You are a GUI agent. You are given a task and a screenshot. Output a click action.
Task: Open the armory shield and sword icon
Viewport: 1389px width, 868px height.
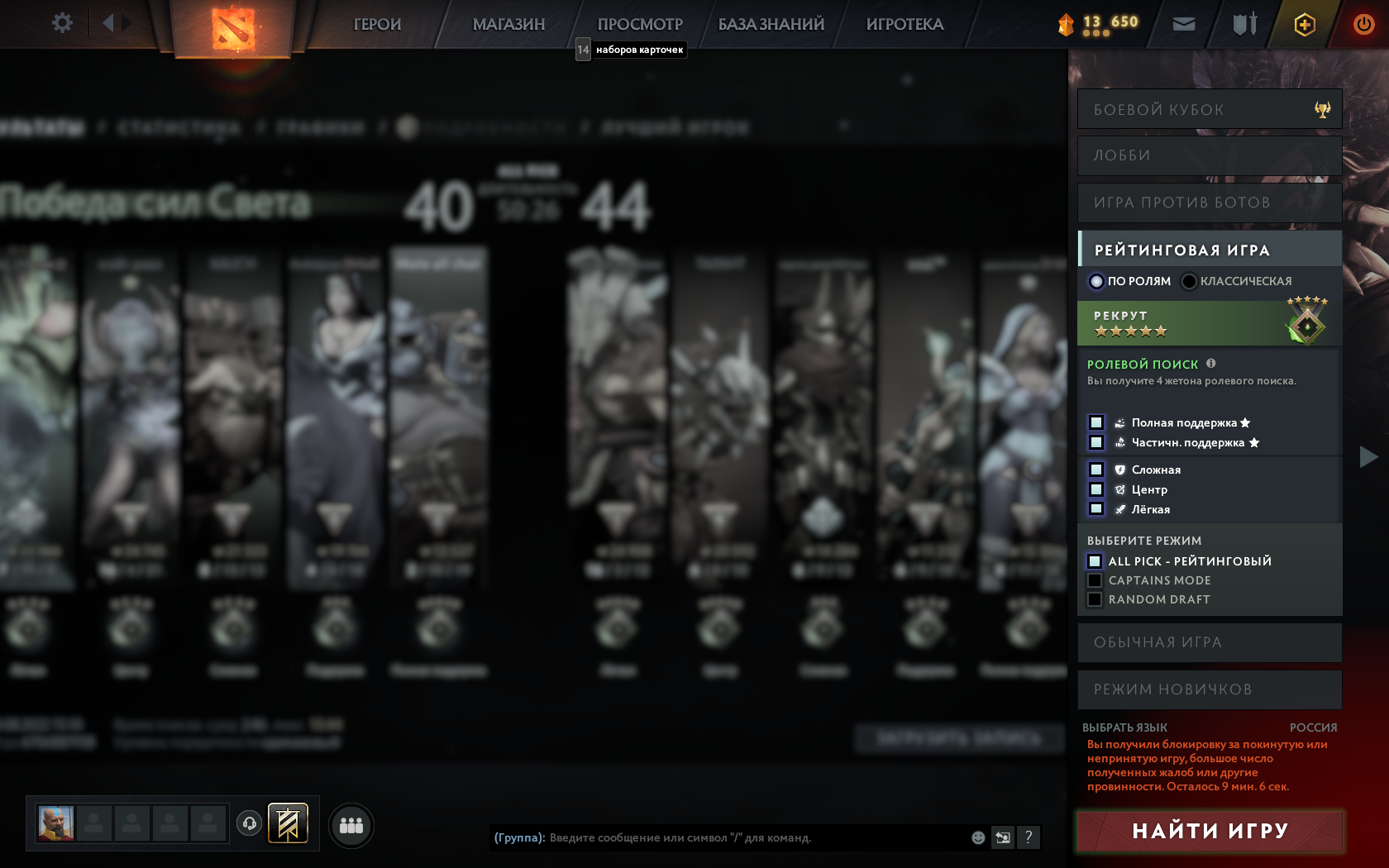coord(1243,24)
